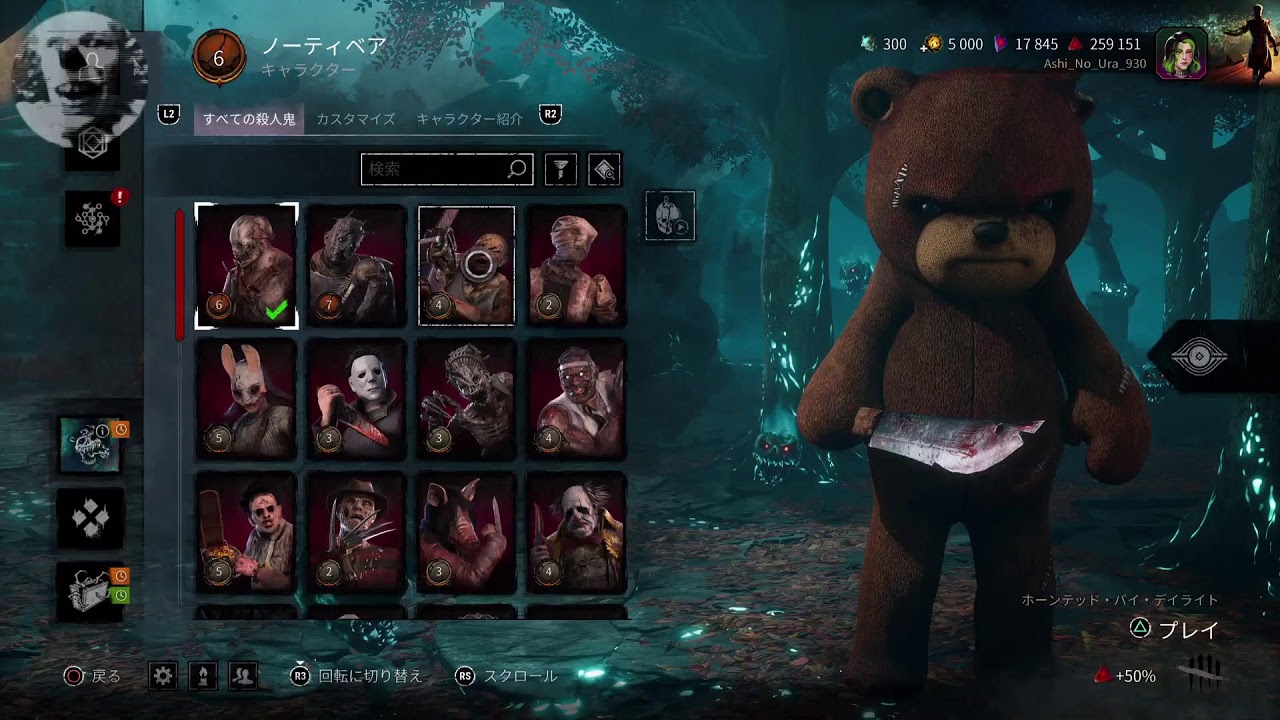
Task: Click the 検索 search field
Action: pyautogui.click(x=435, y=169)
